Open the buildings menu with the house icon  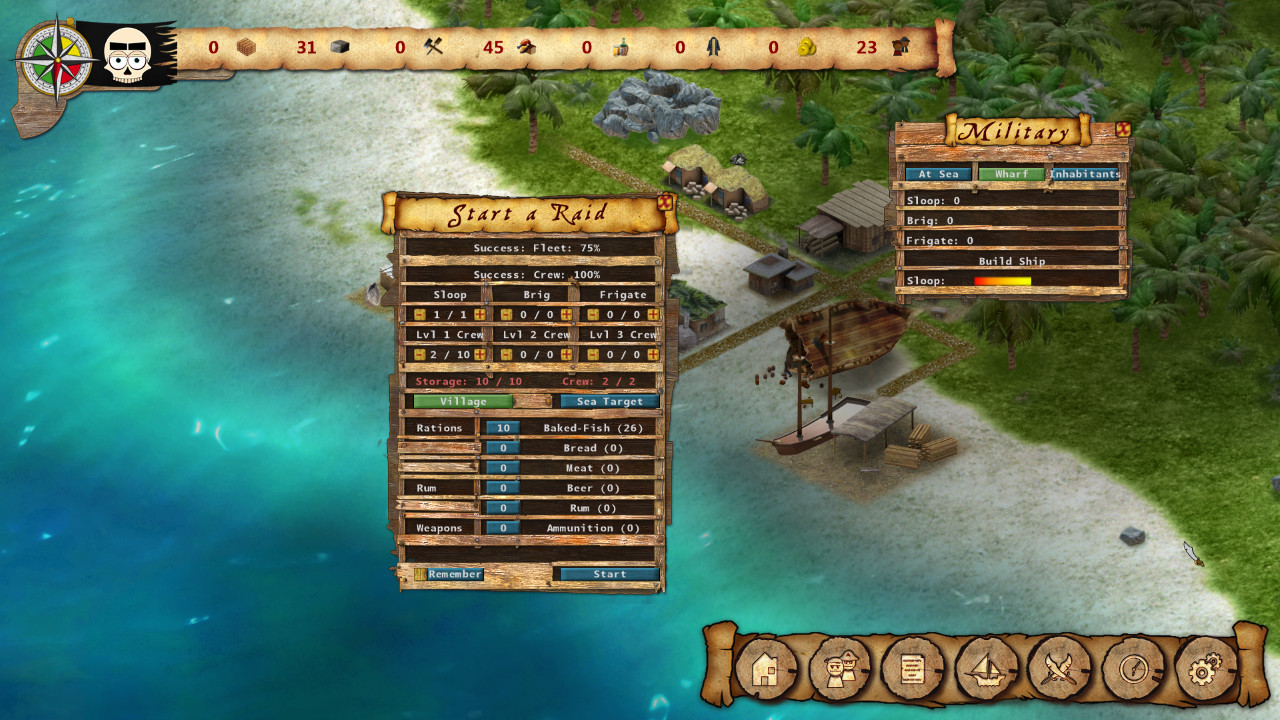pos(764,668)
